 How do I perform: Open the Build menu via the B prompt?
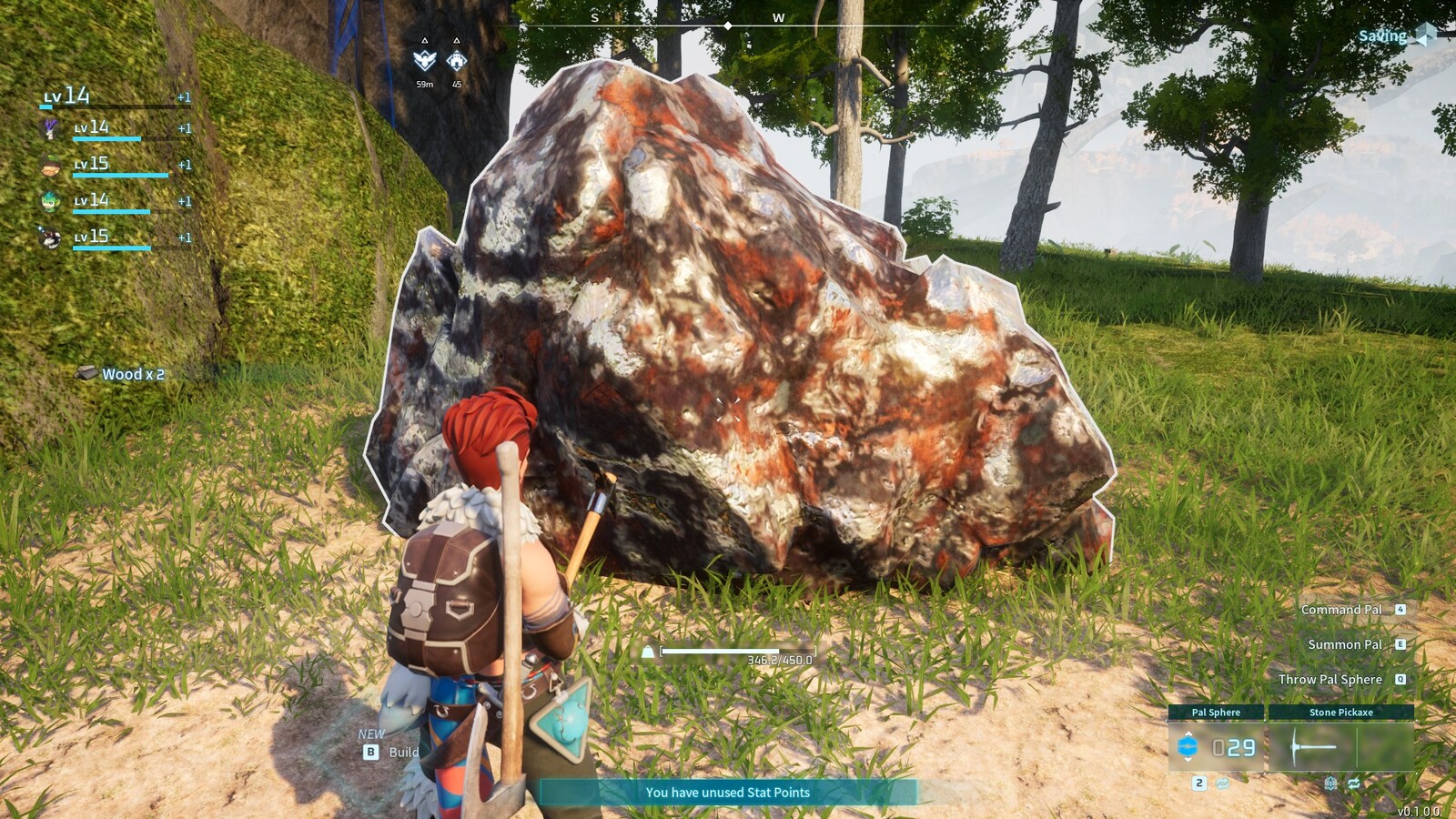(x=369, y=753)
